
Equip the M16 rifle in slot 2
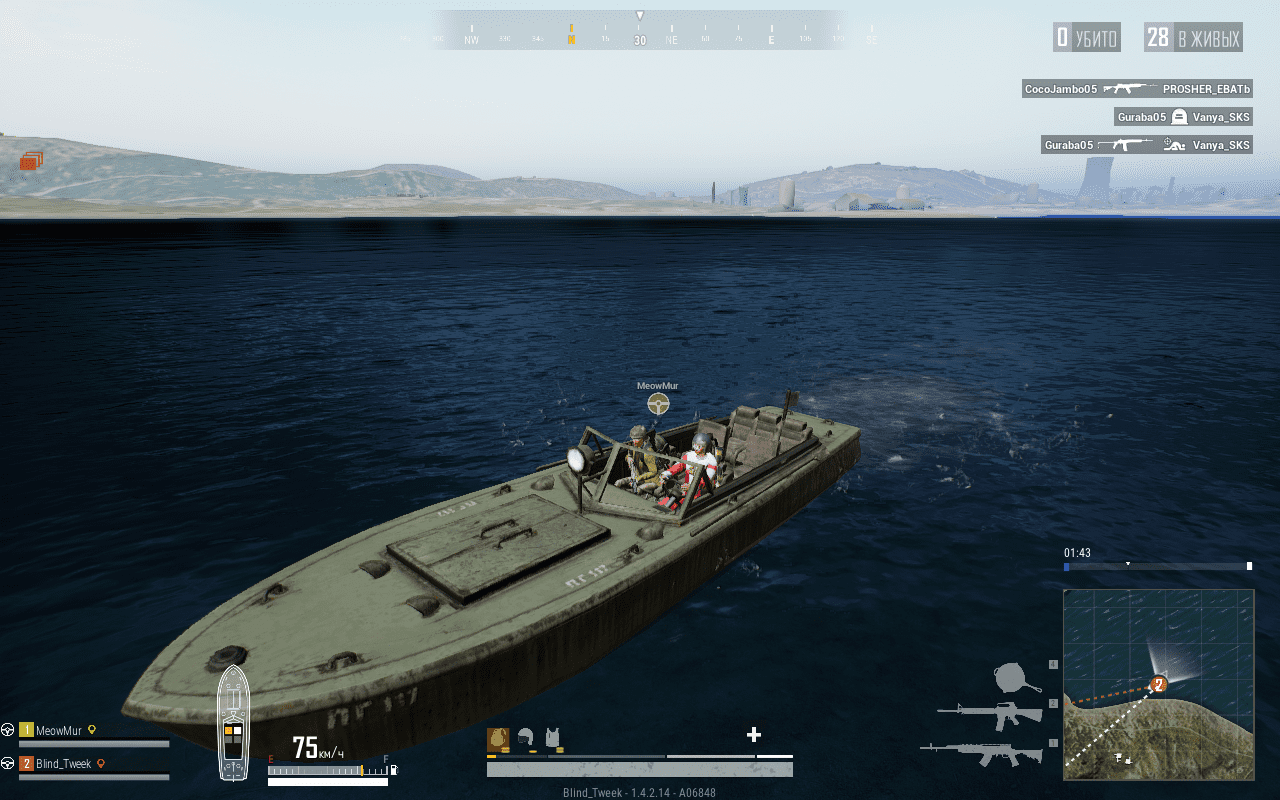coord(988,714)
